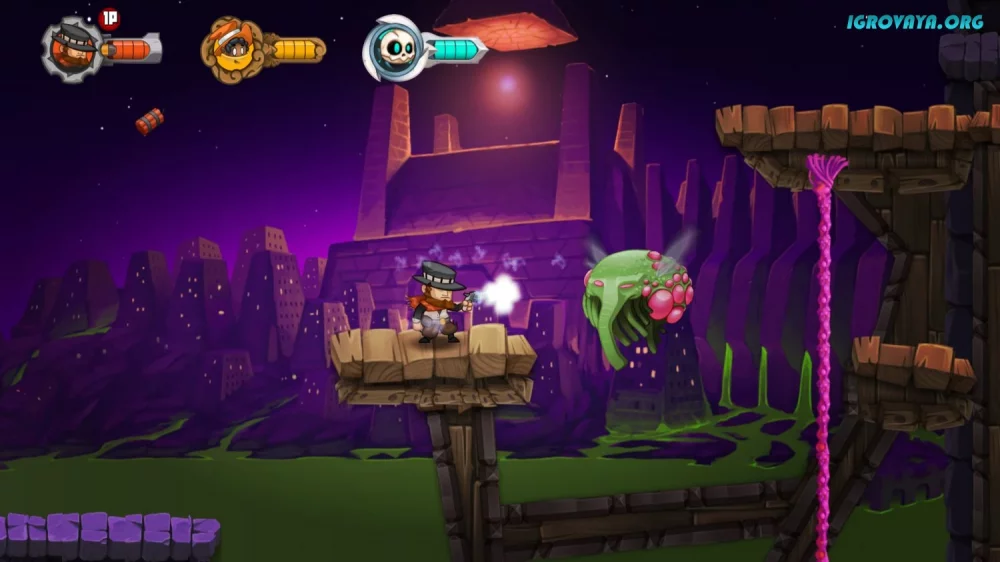Click the bearded gunslinger player portrait
The width and height of the screenshot is (1000, 562).
(72, 48)
